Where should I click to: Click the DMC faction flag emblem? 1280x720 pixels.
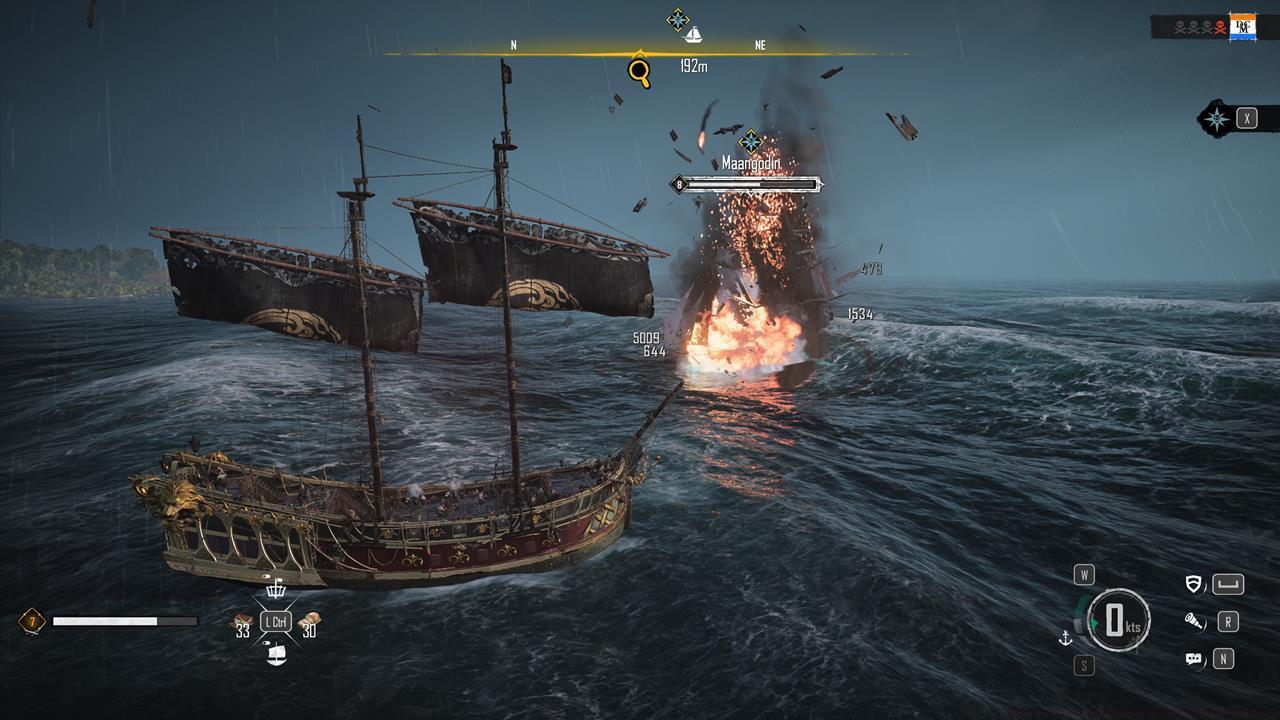pyautogui.click(x=1243, y=25)
